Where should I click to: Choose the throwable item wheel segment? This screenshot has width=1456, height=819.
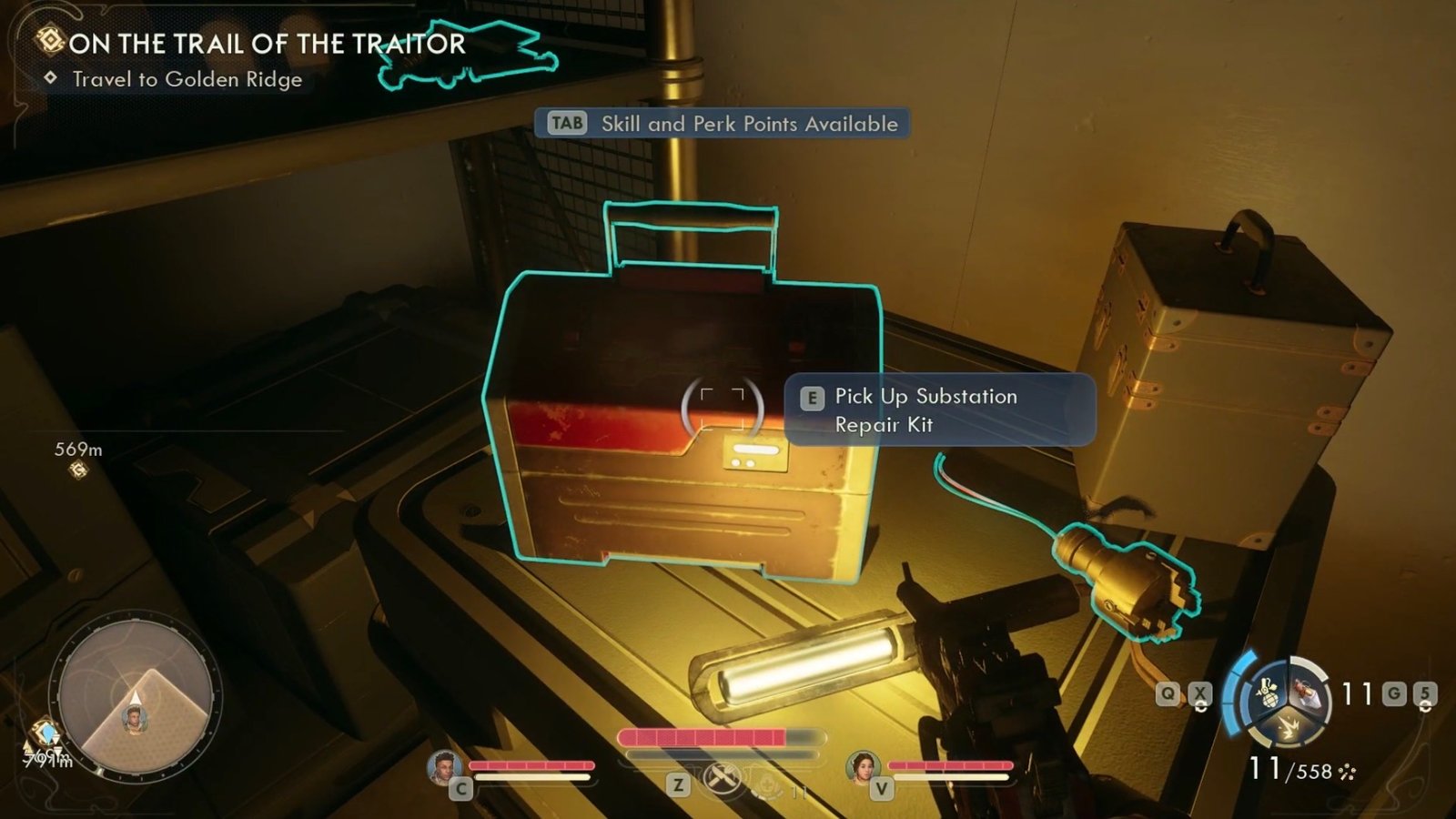(1307, 693)
